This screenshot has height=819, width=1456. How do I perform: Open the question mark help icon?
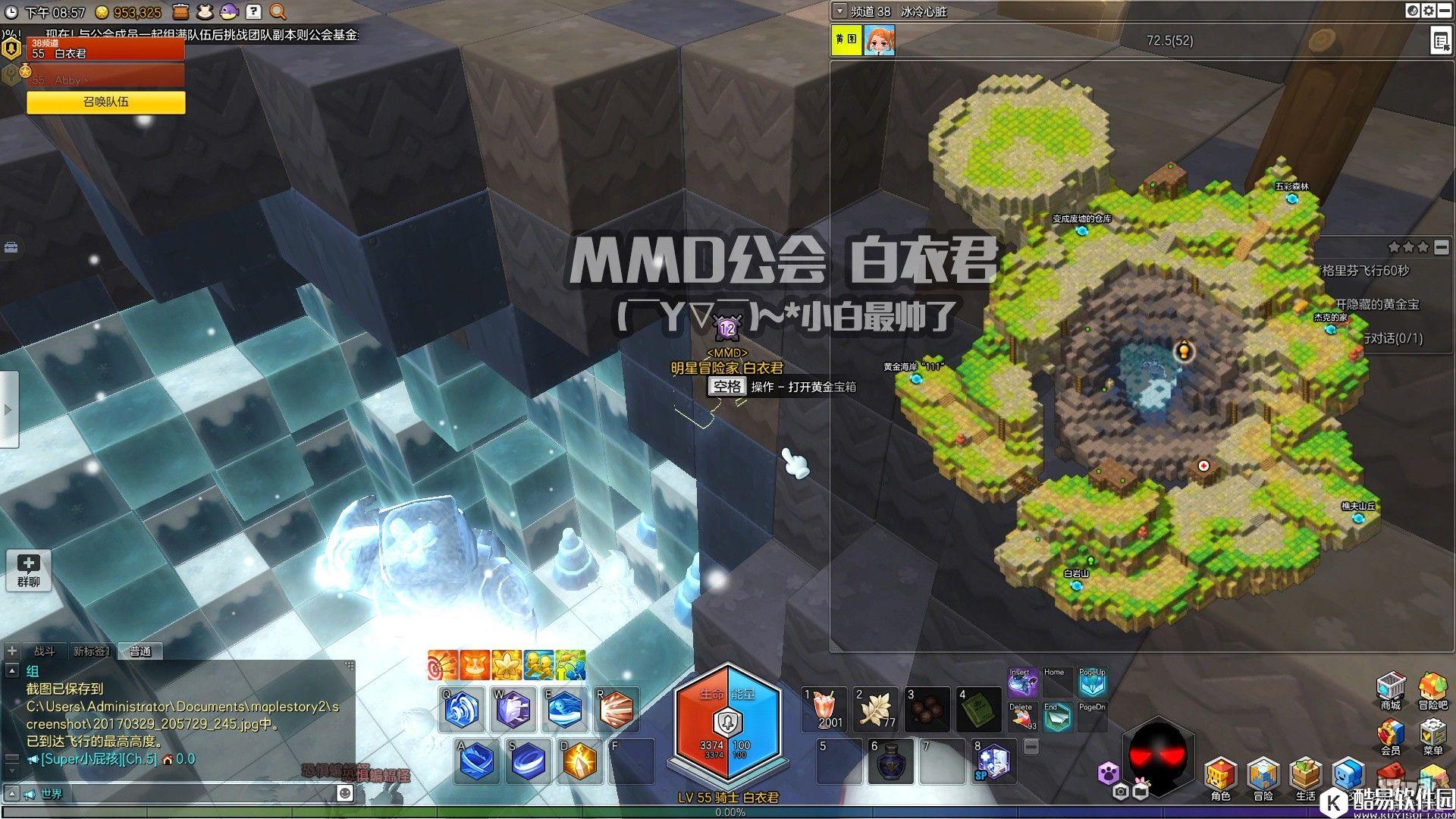click(254, 11)
